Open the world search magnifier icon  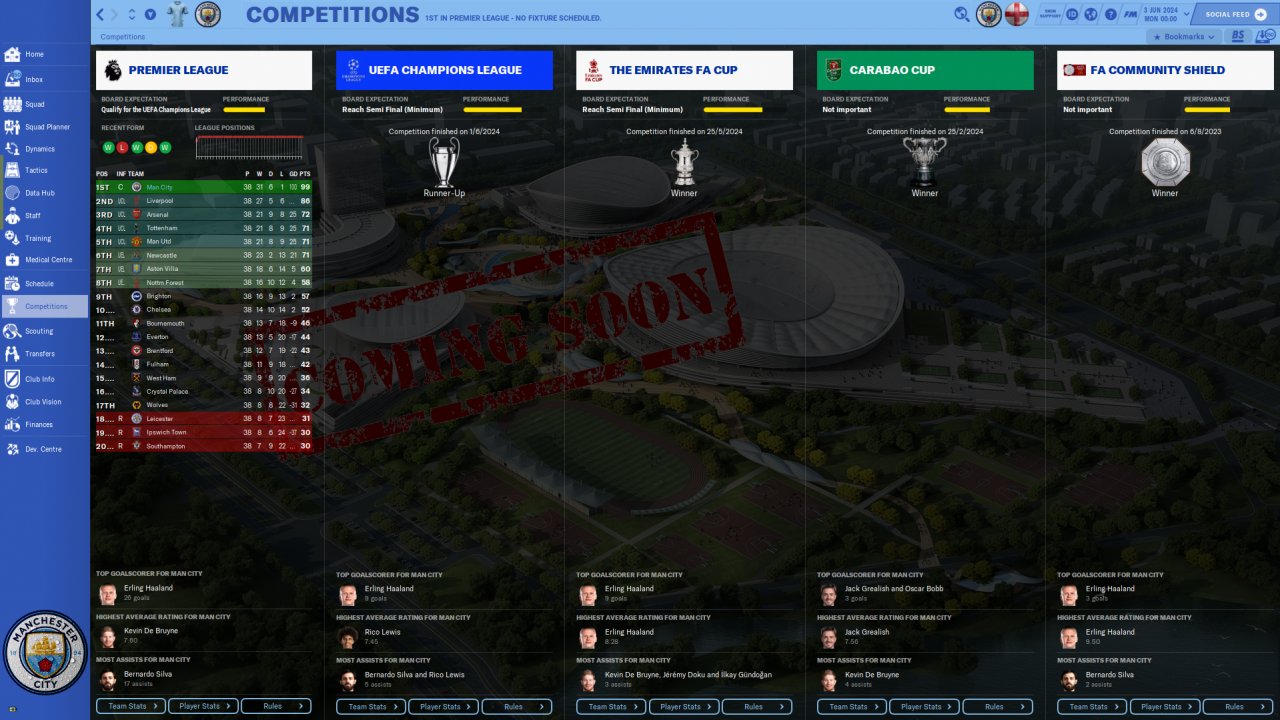[962, 15]
